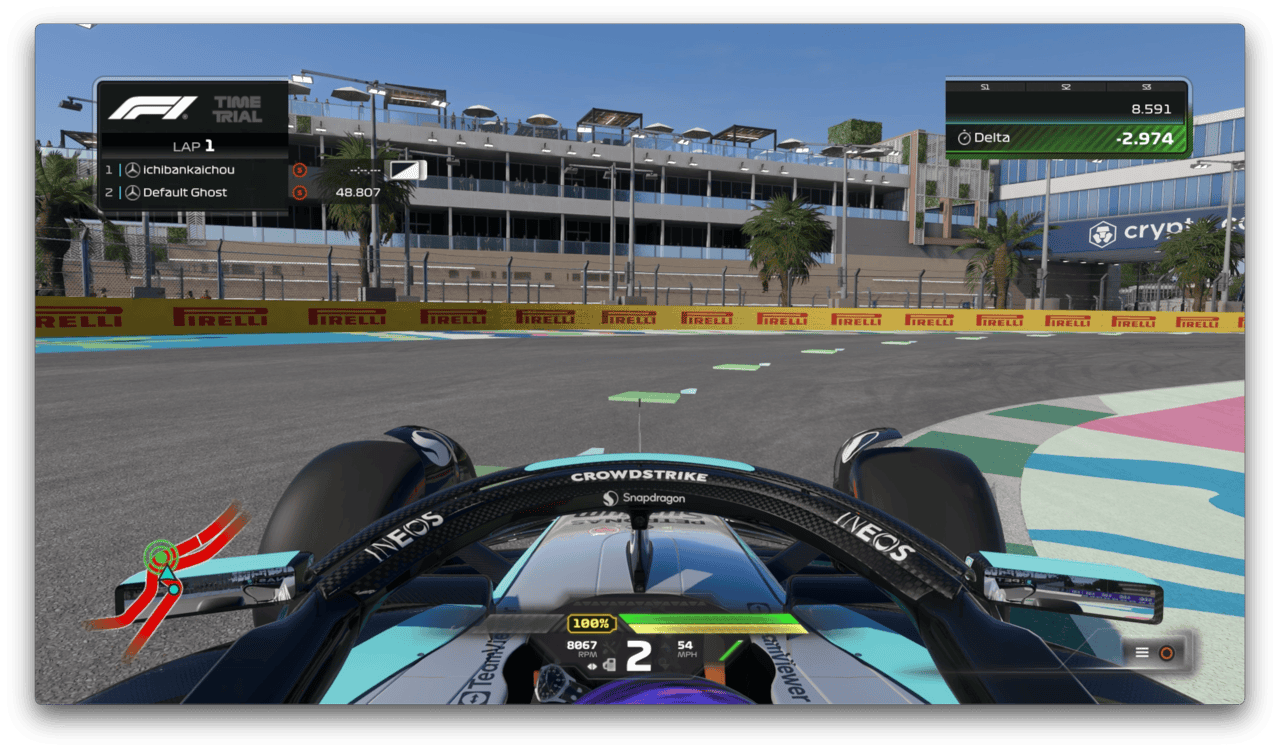Select the ichibankaichou leaderboard row
1280x751 pixels.
(x=190, y=170)
